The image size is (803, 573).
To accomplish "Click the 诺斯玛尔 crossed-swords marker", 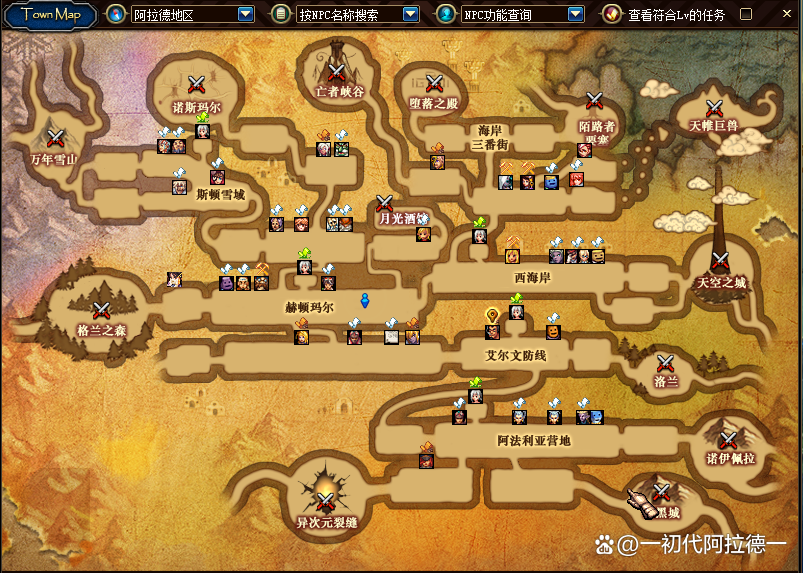I will click(197, 85).
